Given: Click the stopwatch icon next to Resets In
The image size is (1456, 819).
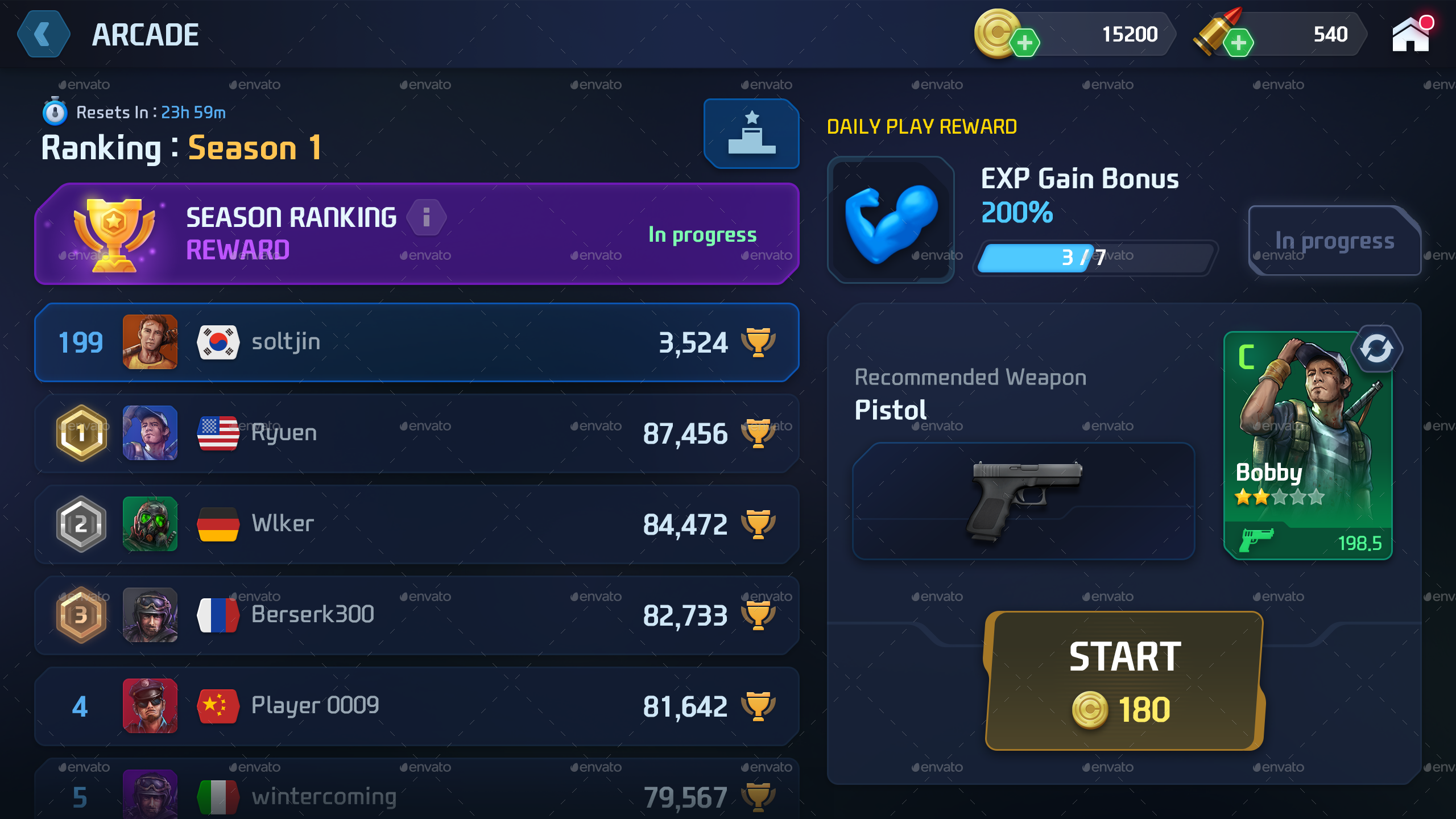Looking at the screenshot, I should click(54, 111).
